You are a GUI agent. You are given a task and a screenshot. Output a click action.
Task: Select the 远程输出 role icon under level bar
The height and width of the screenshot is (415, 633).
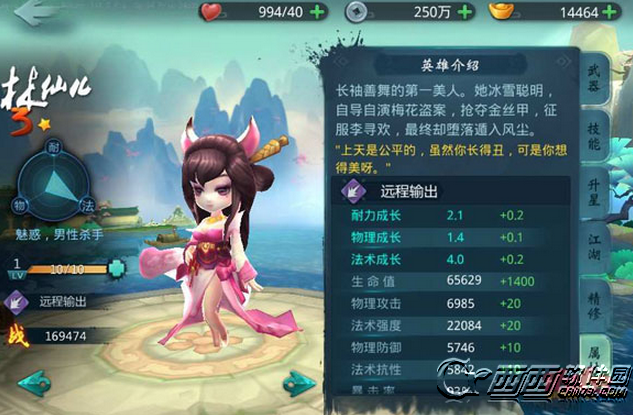point(19,298)
